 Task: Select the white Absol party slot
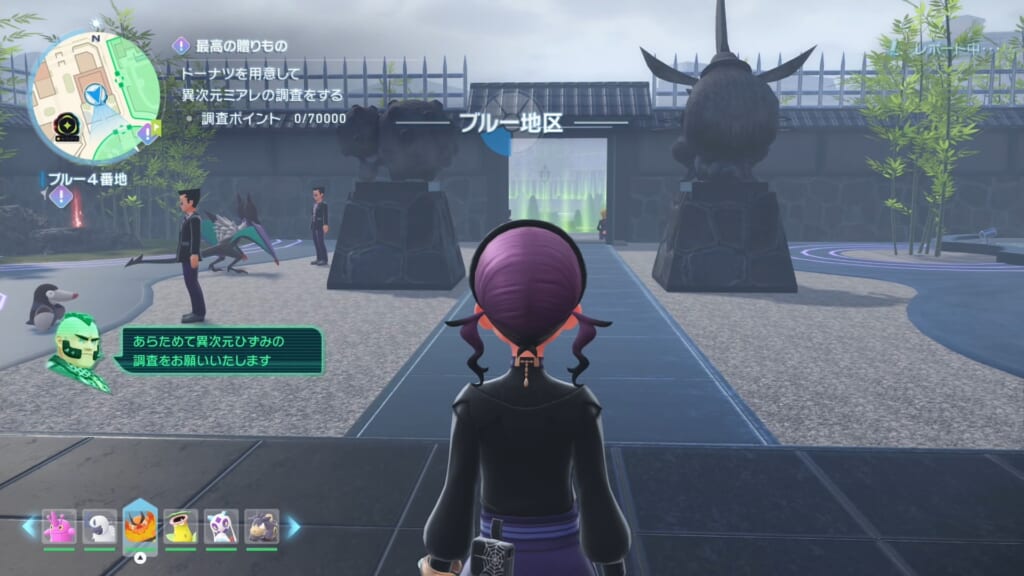pyautogui.click(x=99, y=526)
